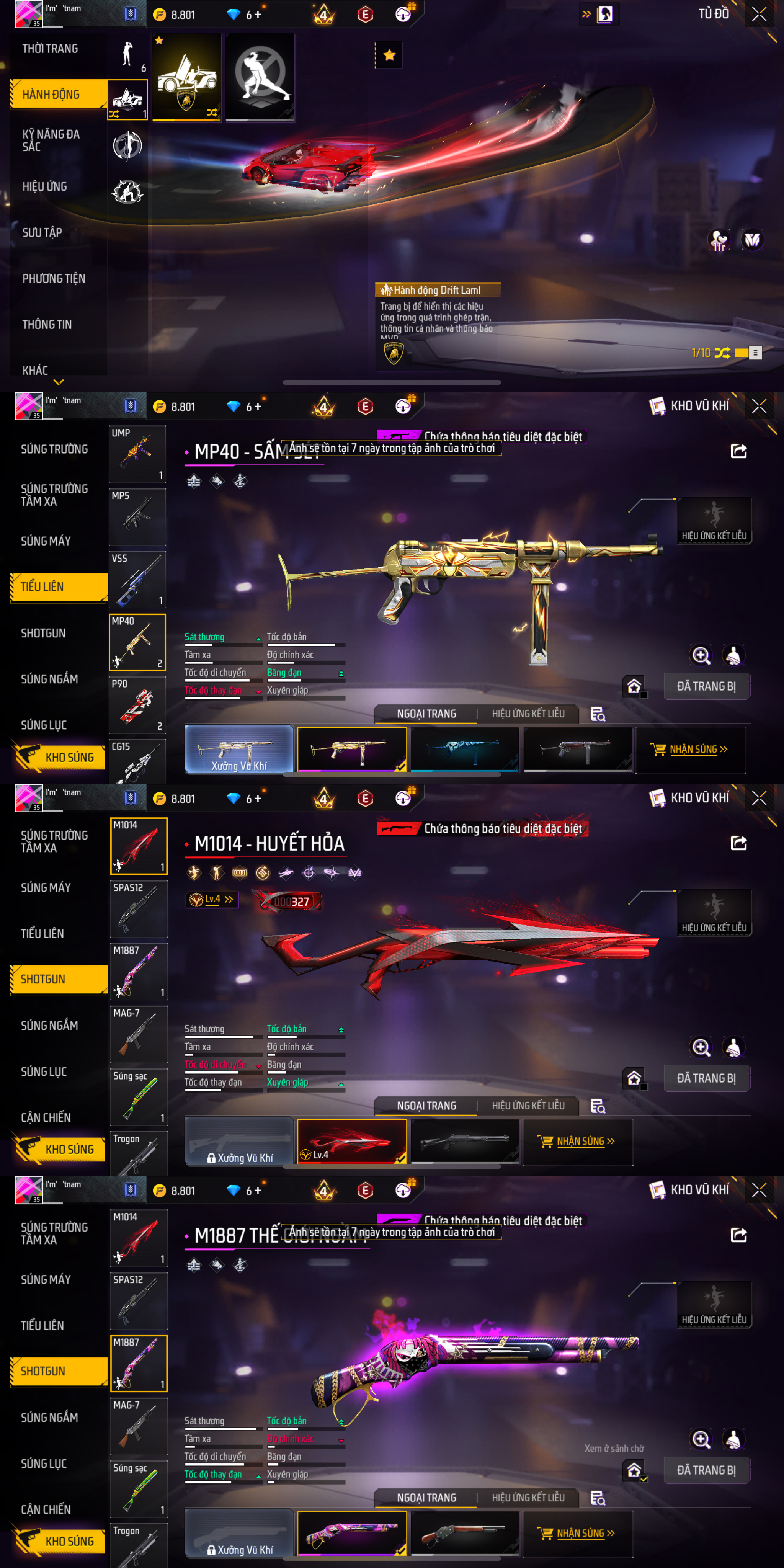Image resolution: width=784 pixels, height=1568 pixels.
Task: Open the THỜI TRANG wardrobe category
Action: click(51, 49)
